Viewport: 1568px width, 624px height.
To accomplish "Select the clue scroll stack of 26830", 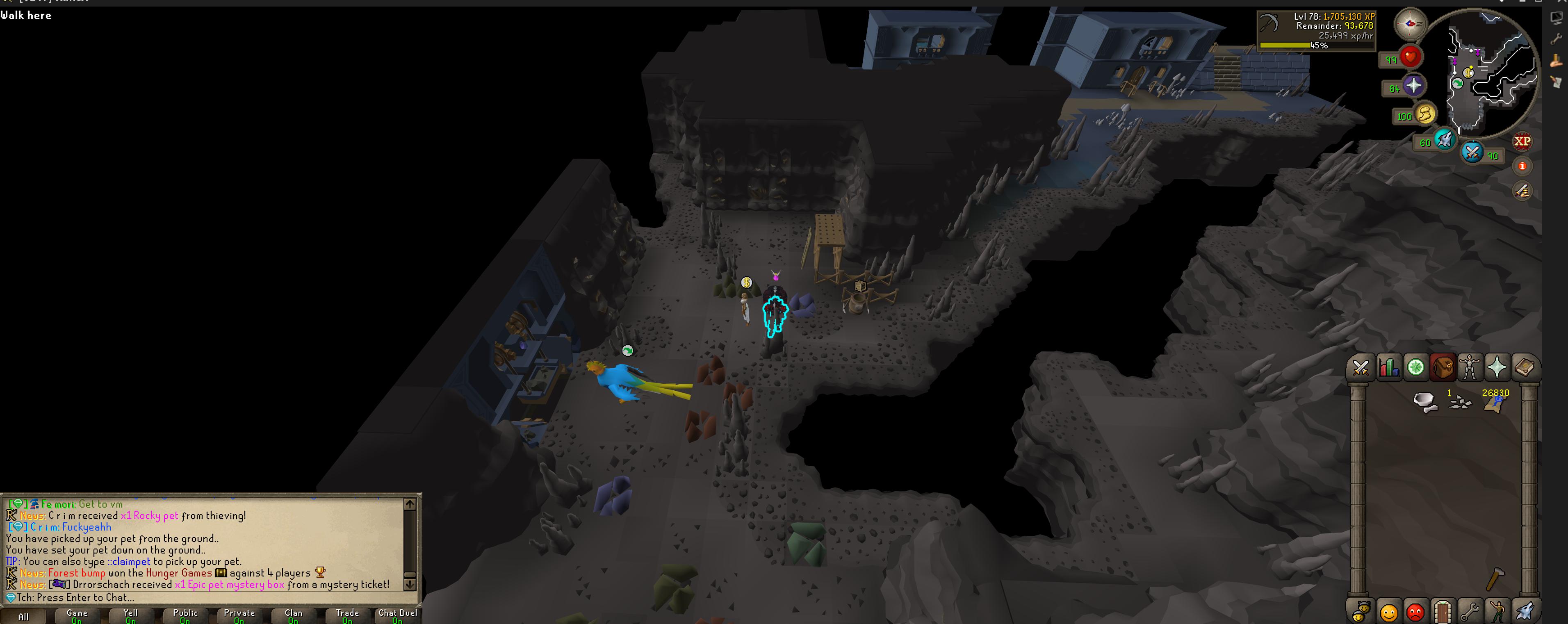I will point(1495,403).
